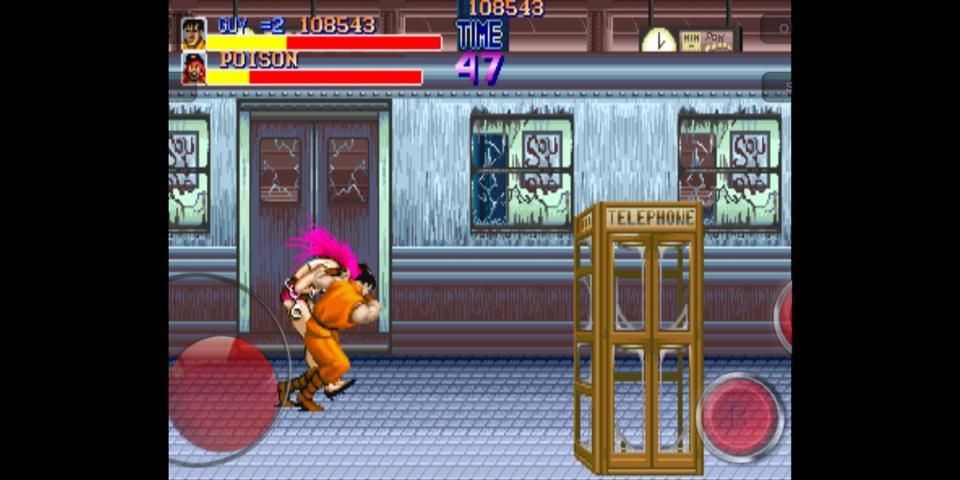Tap the half-visible red button on the right edge
This screenshot has width=960, height=480.
(783, 316)
